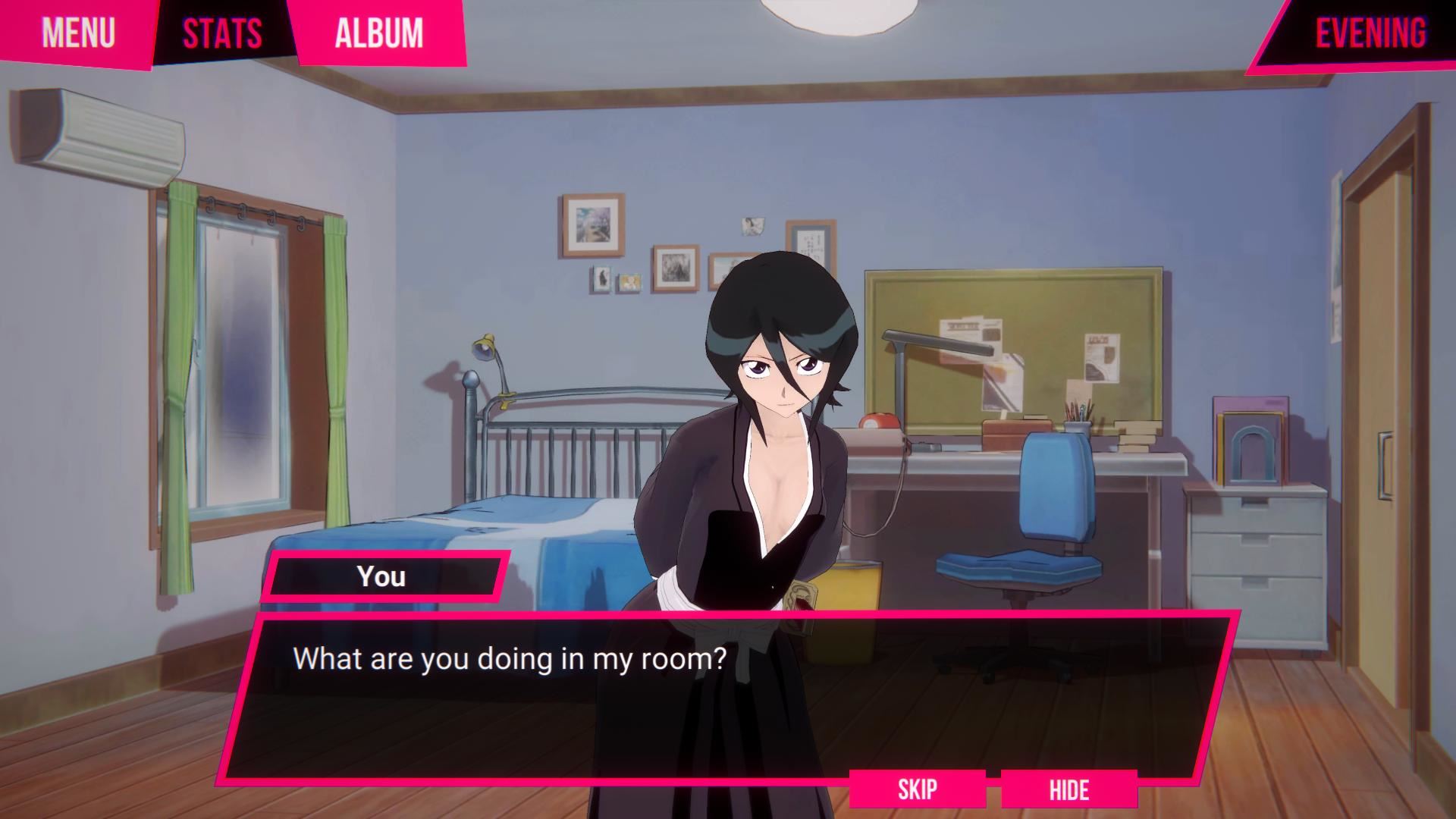
Task: Advance the dialogue text box
Action: (x=728, y=698)
